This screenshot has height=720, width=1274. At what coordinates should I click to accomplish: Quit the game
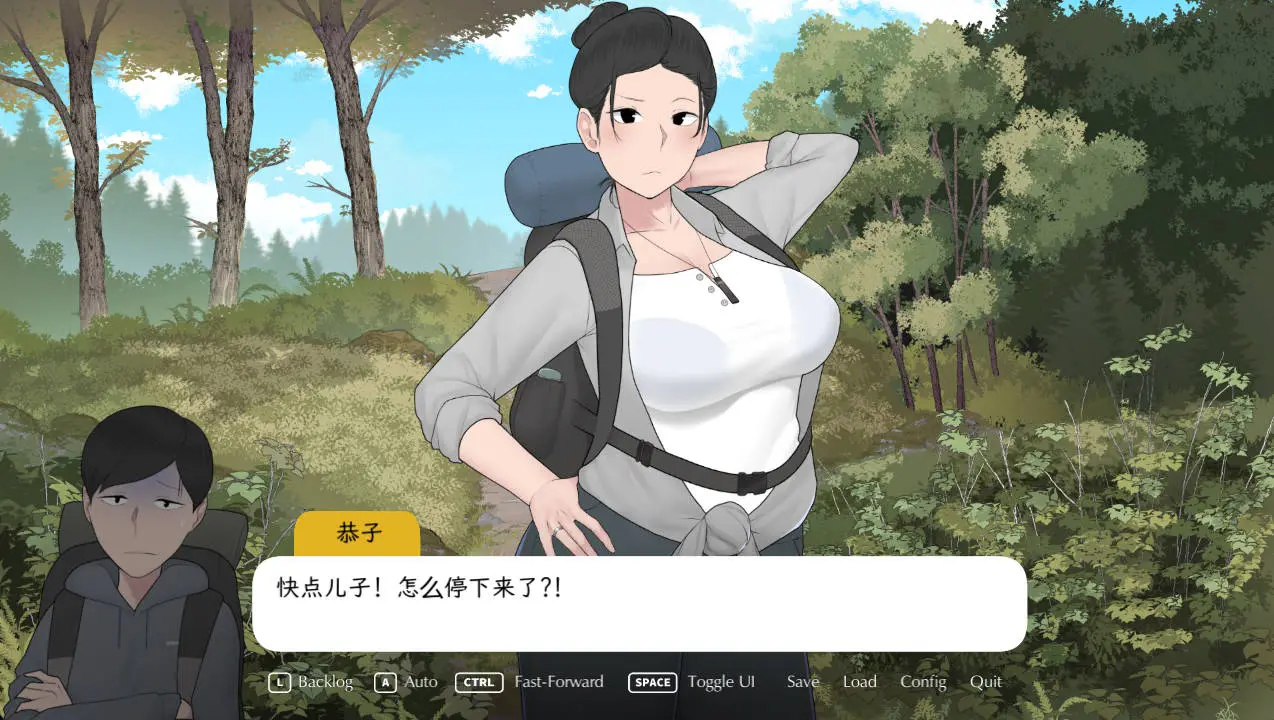(985, 682)
